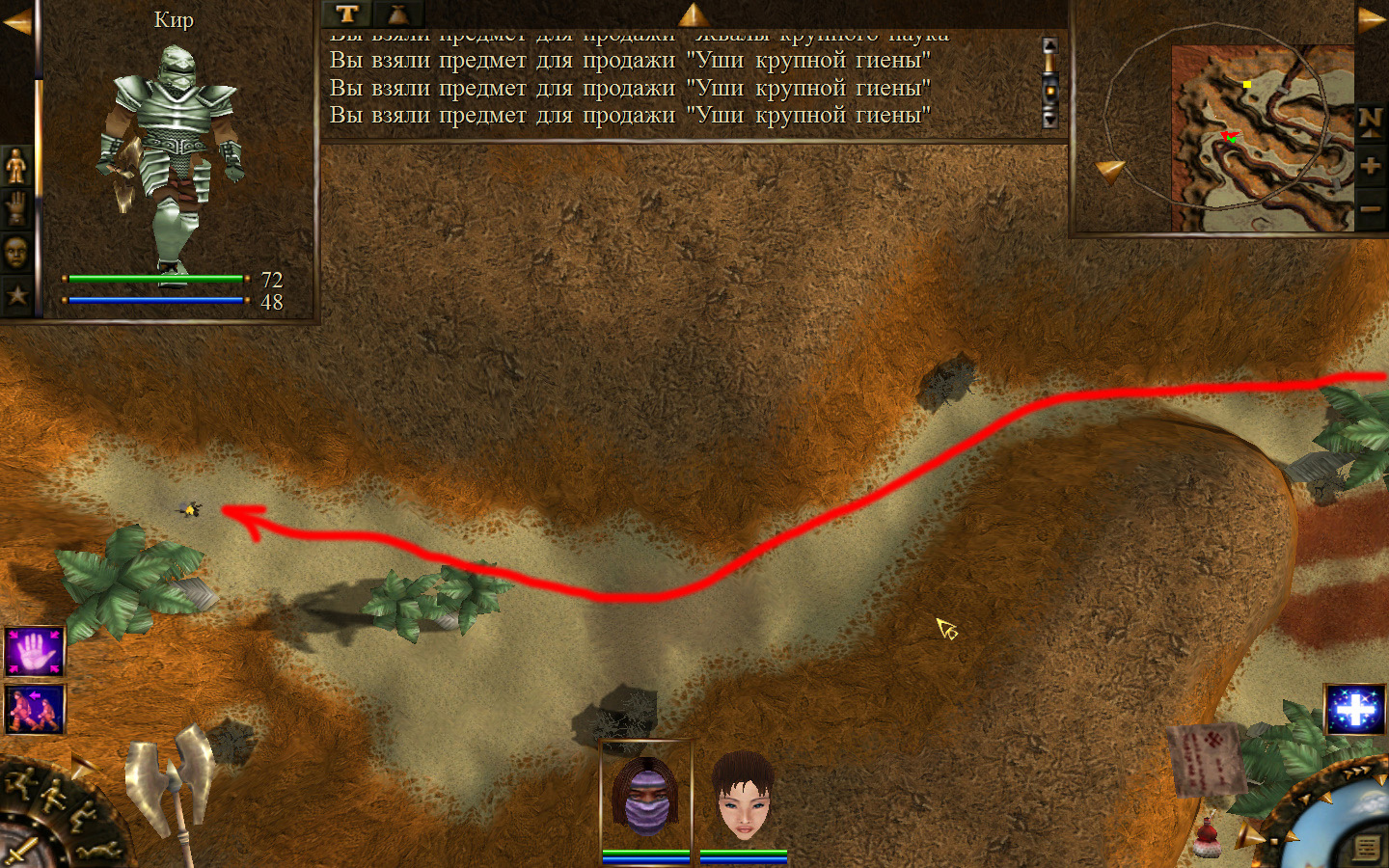Switch to the hand icon tab
The width and height of the screenshot is (1389, 868).
[x=16, y=209]
